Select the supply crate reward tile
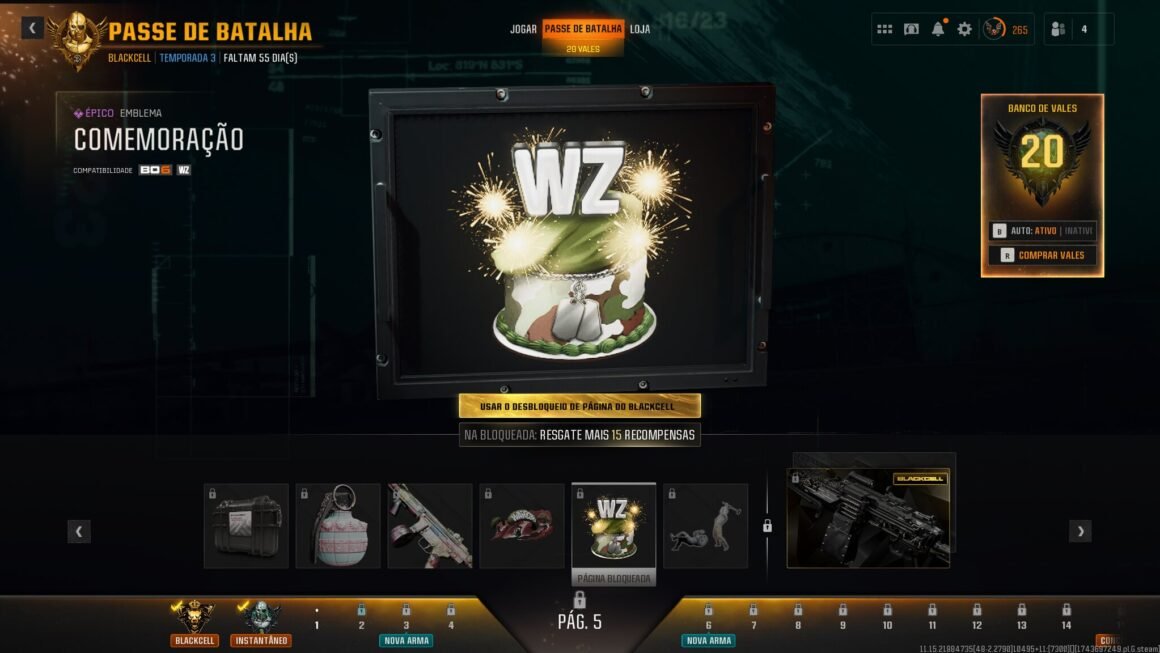This screenshot has height=653, width=1160. tap(246, 526)
